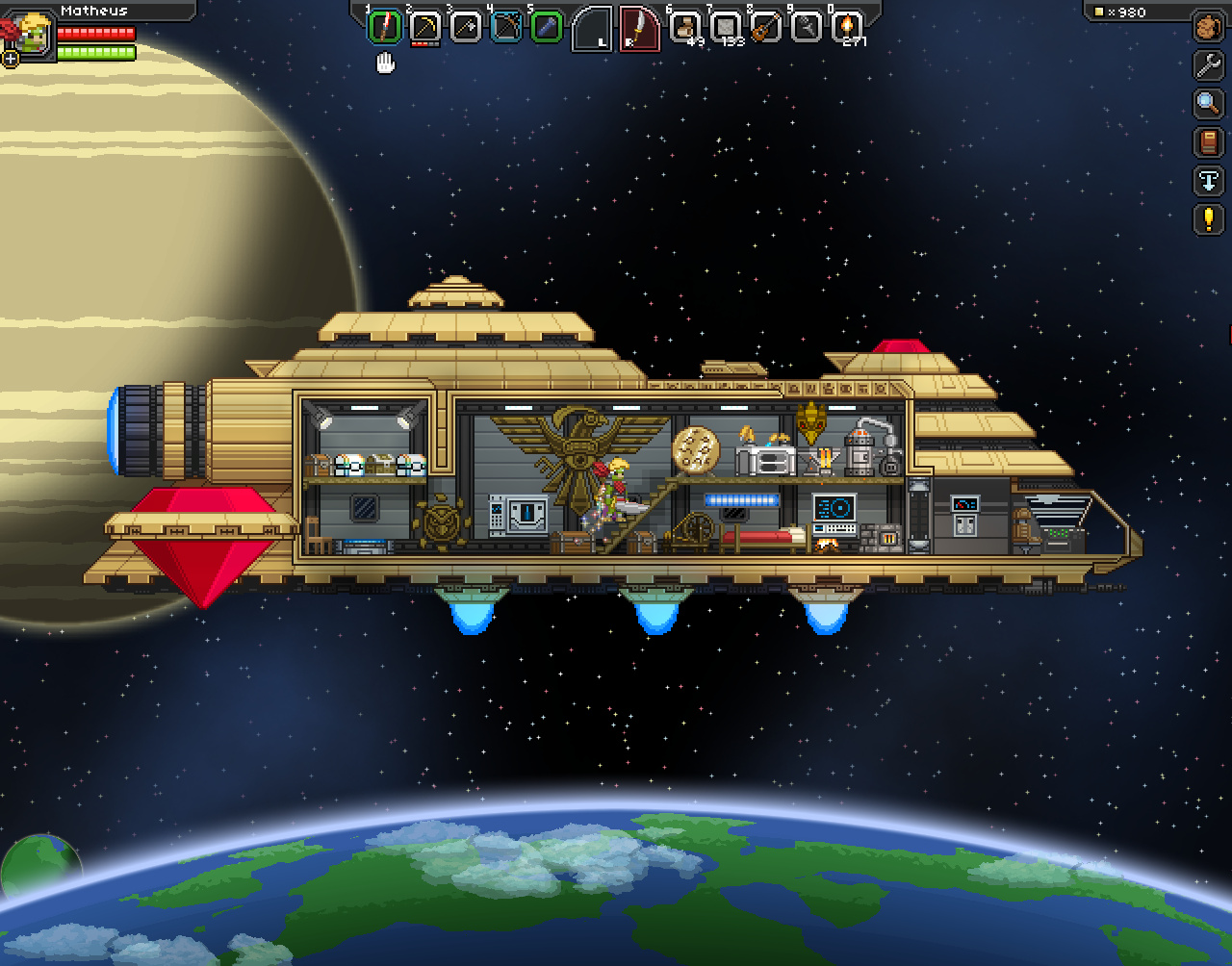Select the red sword in hotbar slot 1
Viewport: 1232px width, 966px height.
(x=384, y=27)
